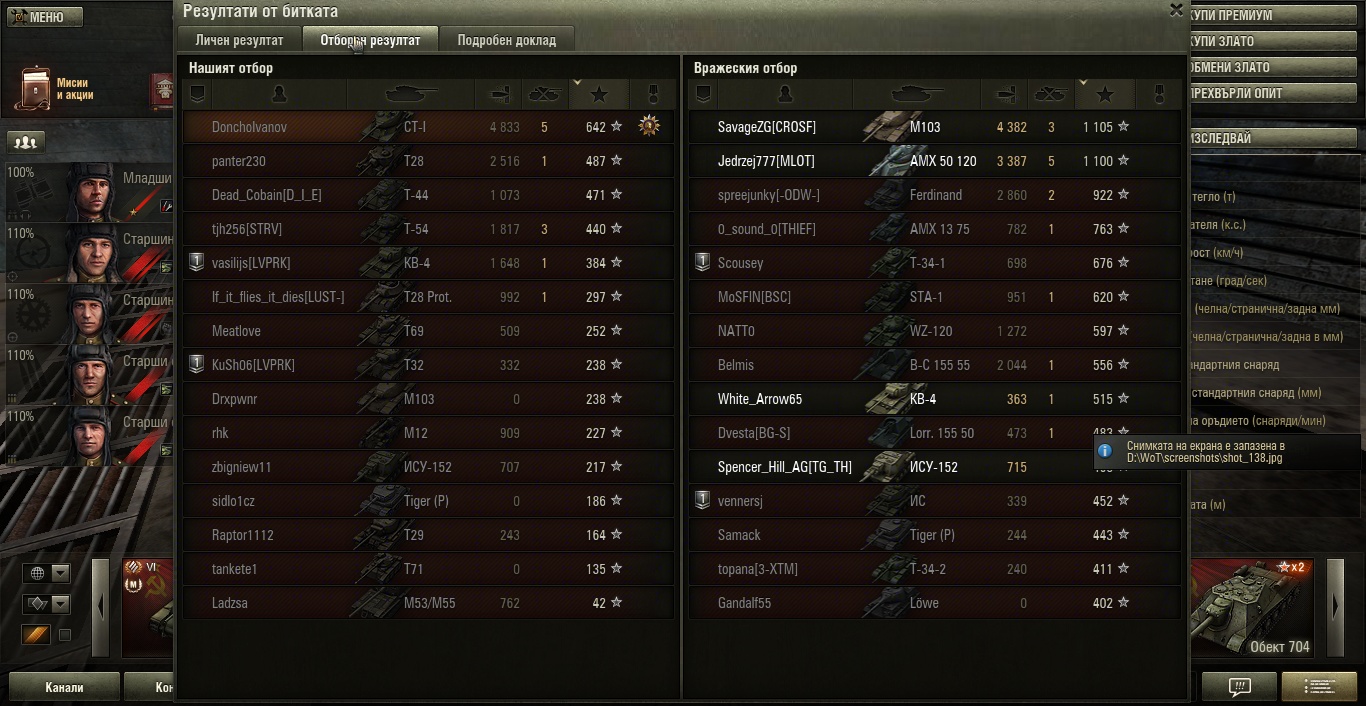Close the battle results window
This screenshot has height=706, width=1366.
click(1176, 10)
